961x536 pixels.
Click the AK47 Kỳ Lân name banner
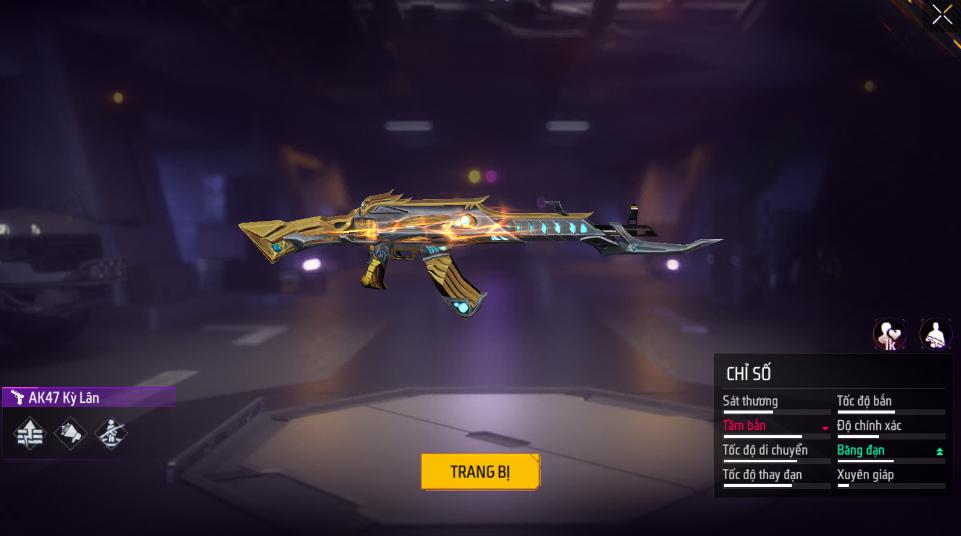click(x=88, y=397)
